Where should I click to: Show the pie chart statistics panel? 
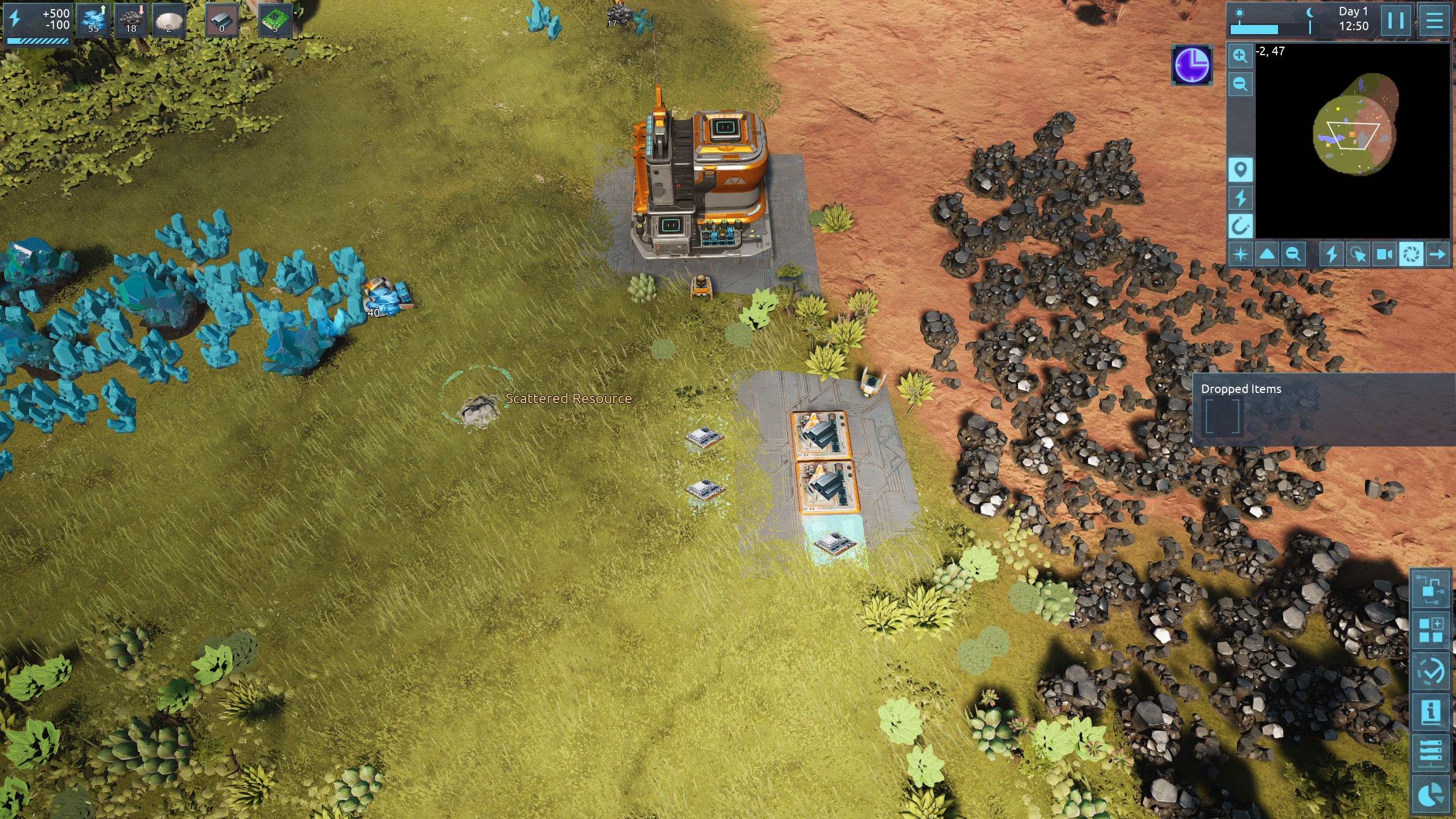tap(1430, 795)
